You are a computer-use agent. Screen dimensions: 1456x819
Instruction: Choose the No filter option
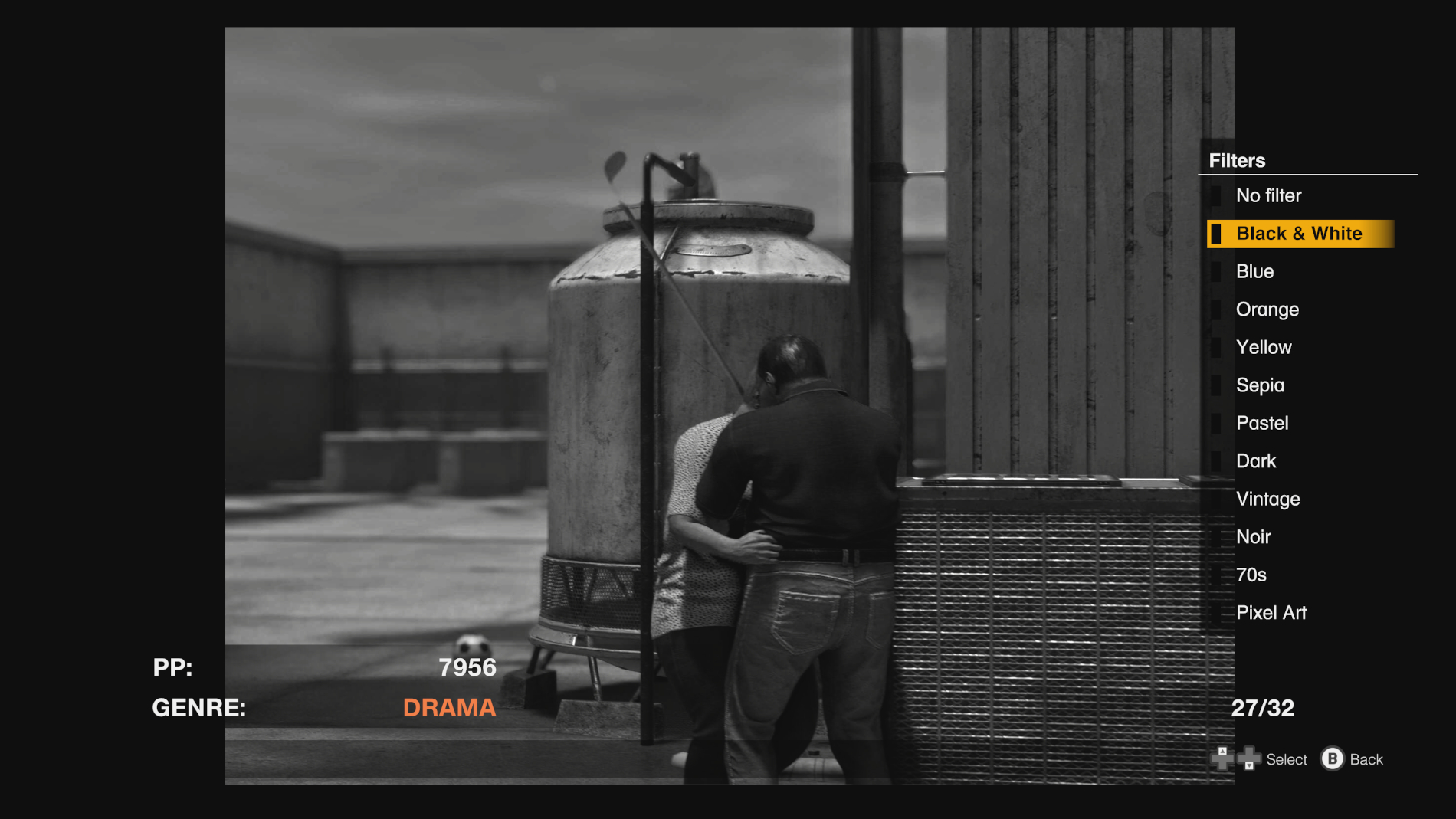1268,195
